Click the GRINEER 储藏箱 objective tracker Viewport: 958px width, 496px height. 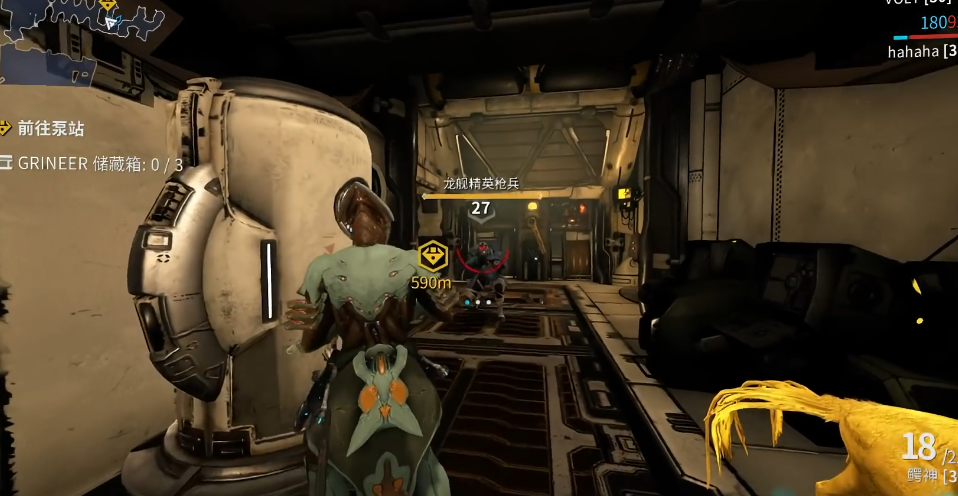95,163
